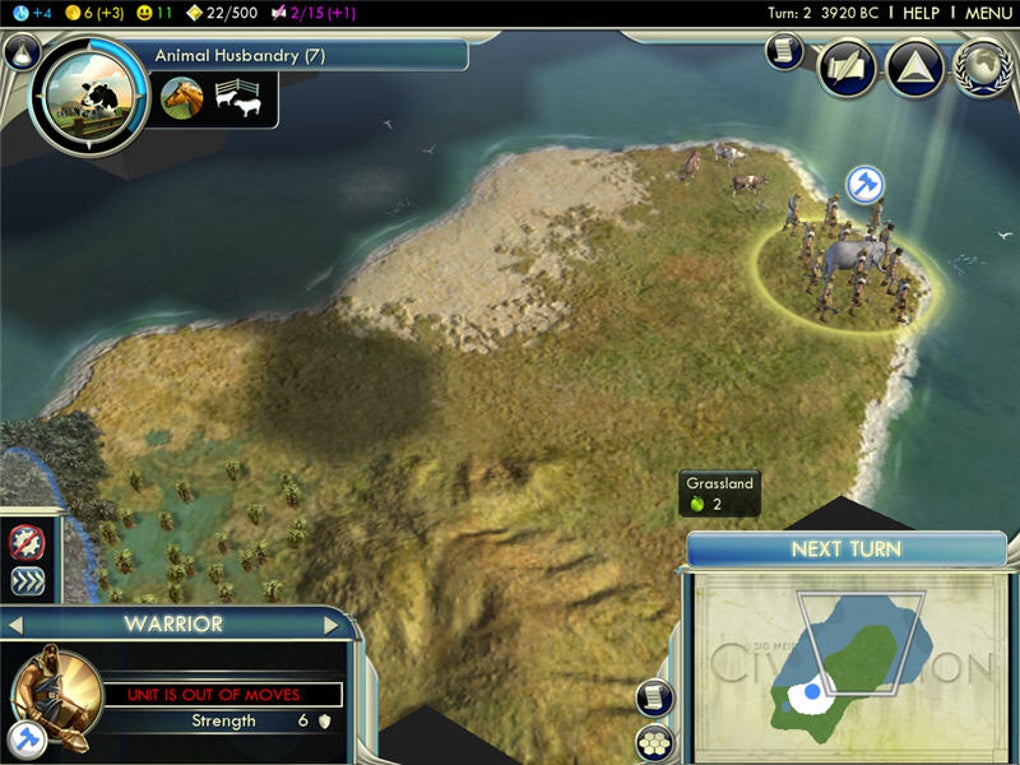Cycle to the next unit with the right arrow
Image resolution: width=1020 pixels, height=765 pixels.
point(331,625)
